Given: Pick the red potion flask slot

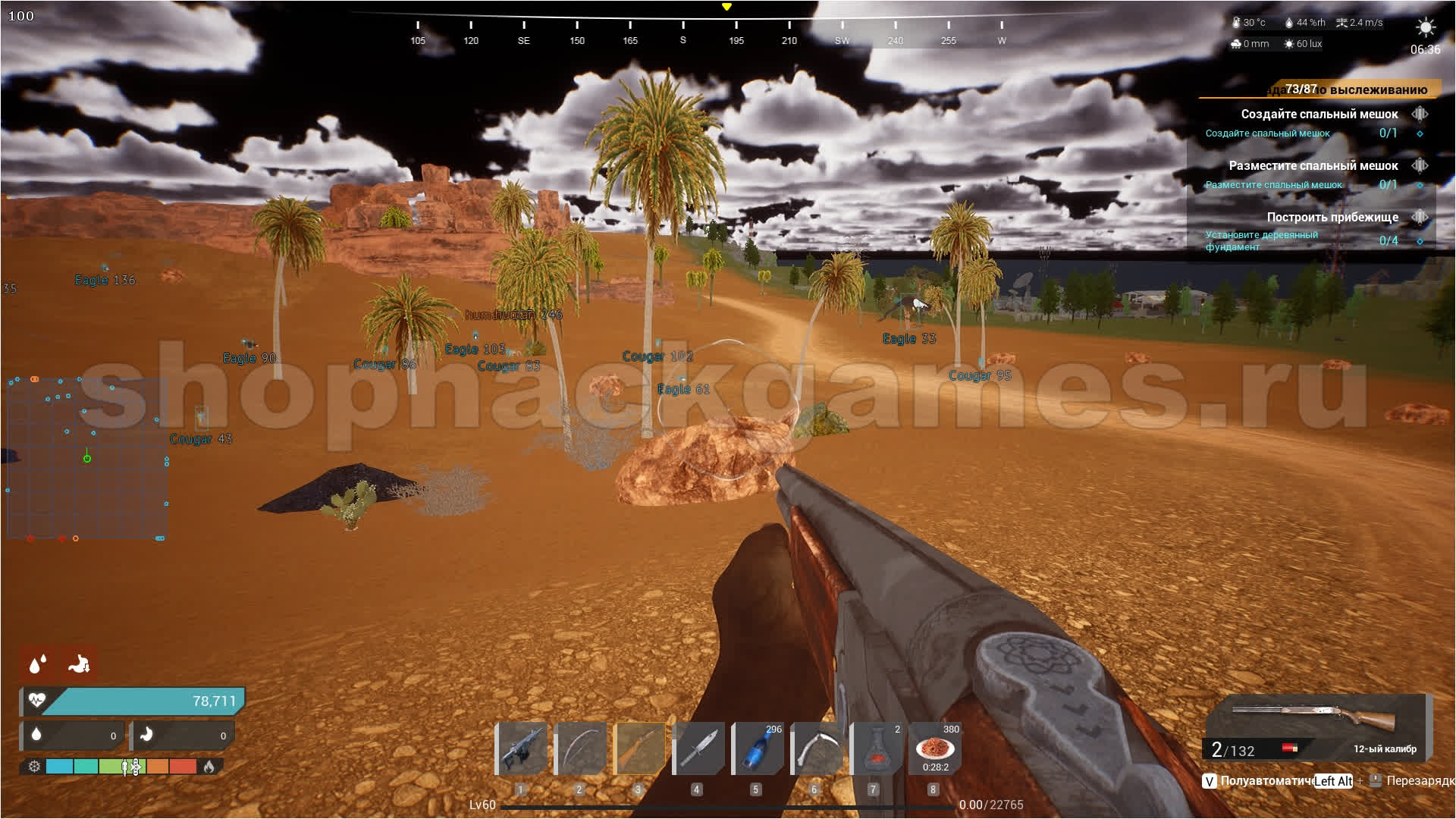Looking at the screenshot, I should click(874, 748).
